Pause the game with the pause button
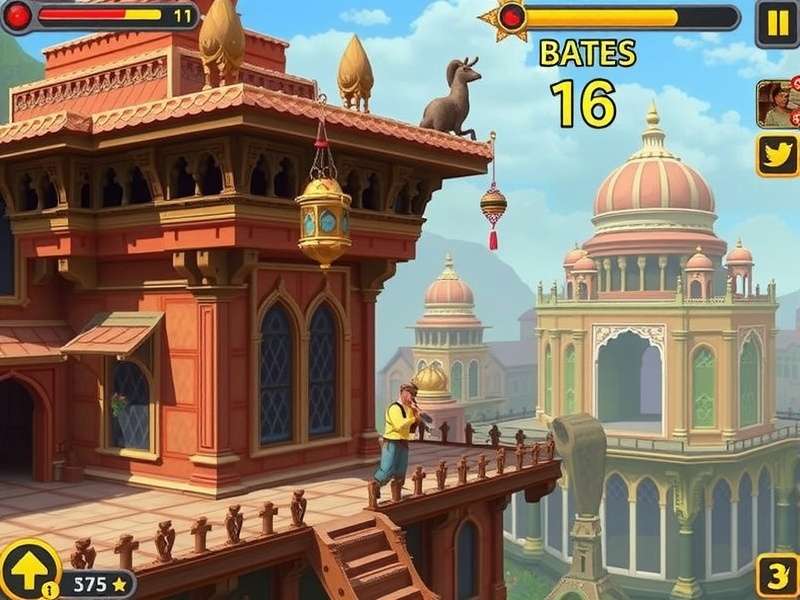 (x=776, y=22)
